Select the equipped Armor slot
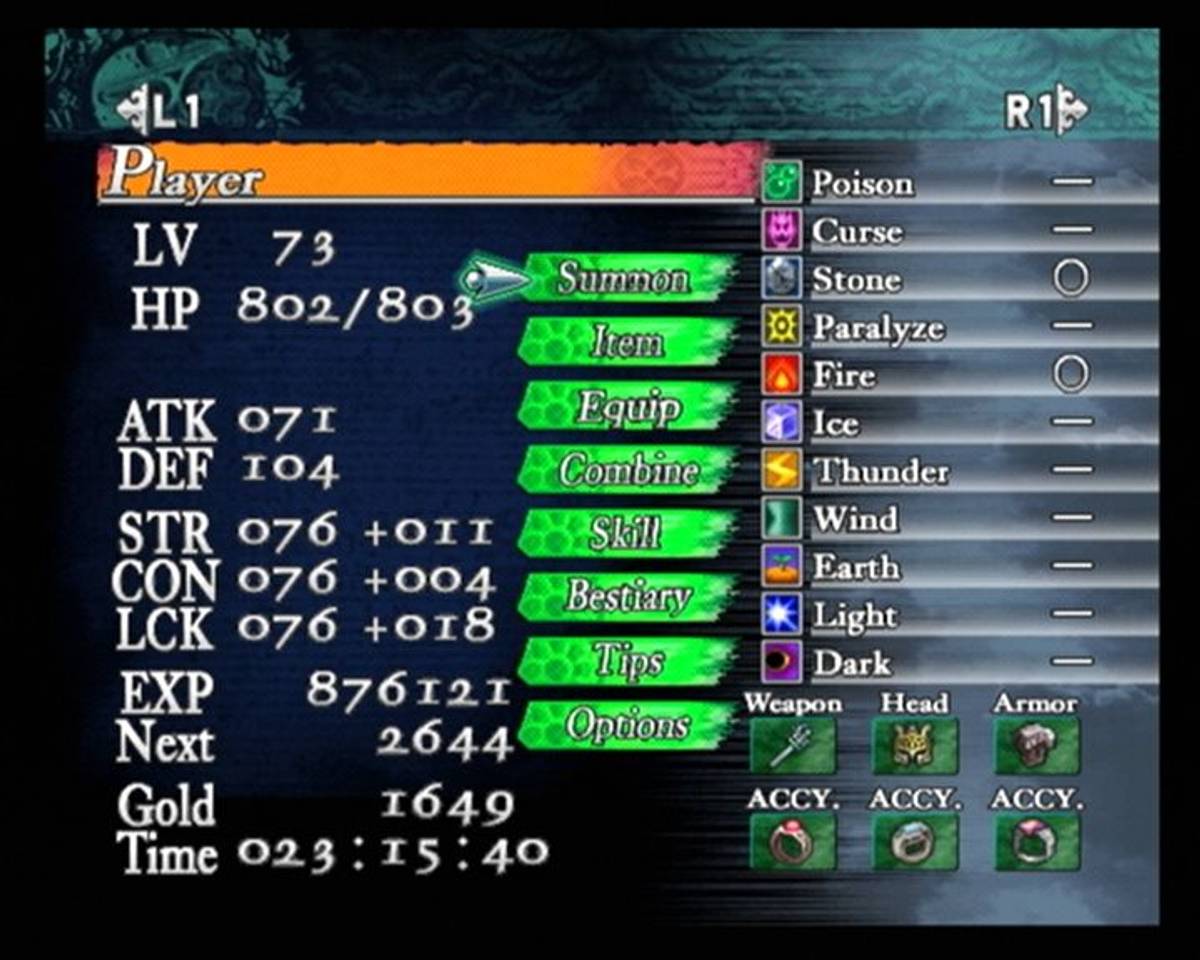Screen dimensions: 1200x960 click(x=1036, y=746)
